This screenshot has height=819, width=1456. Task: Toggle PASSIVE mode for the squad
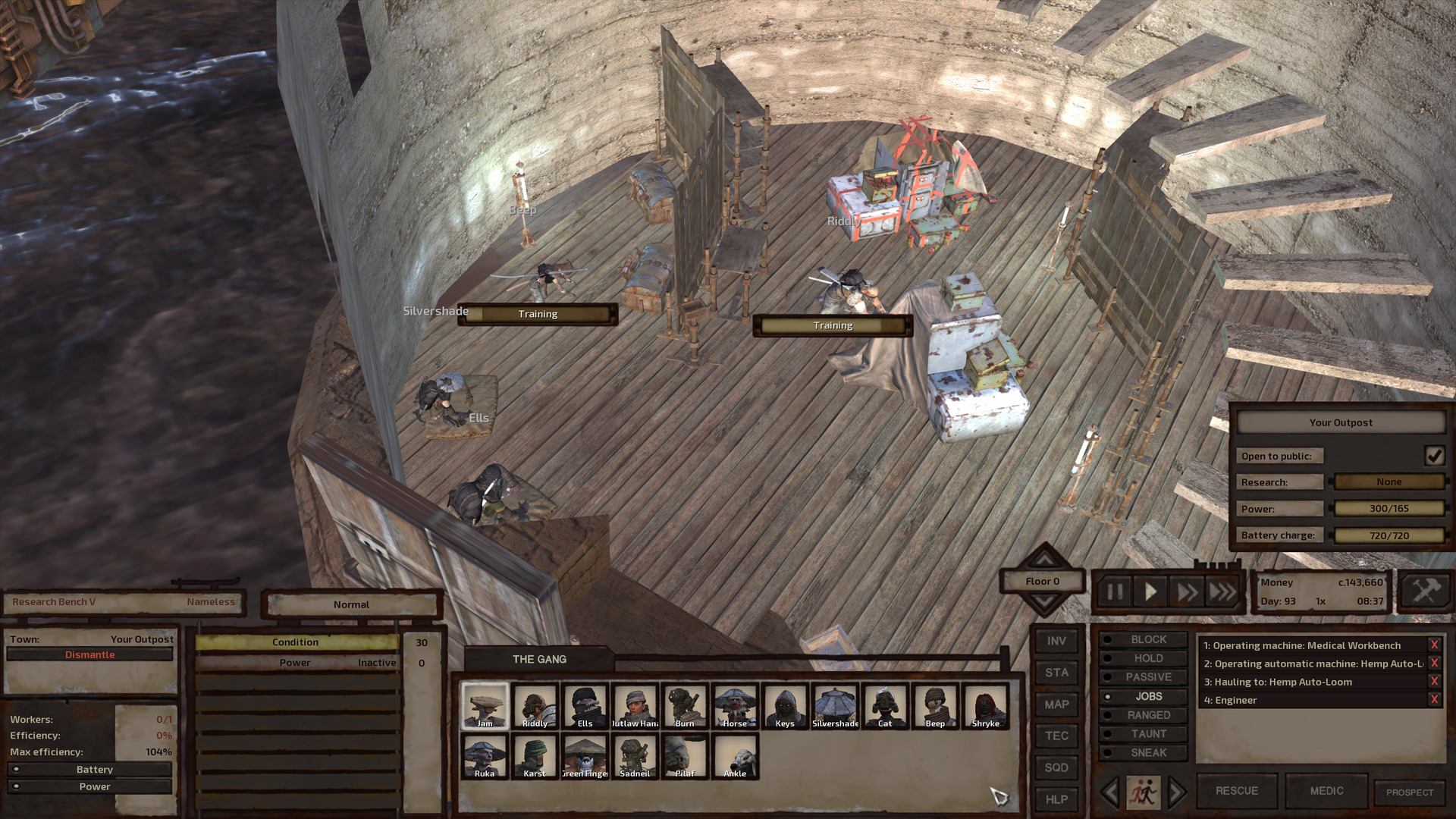[1144, 676]
